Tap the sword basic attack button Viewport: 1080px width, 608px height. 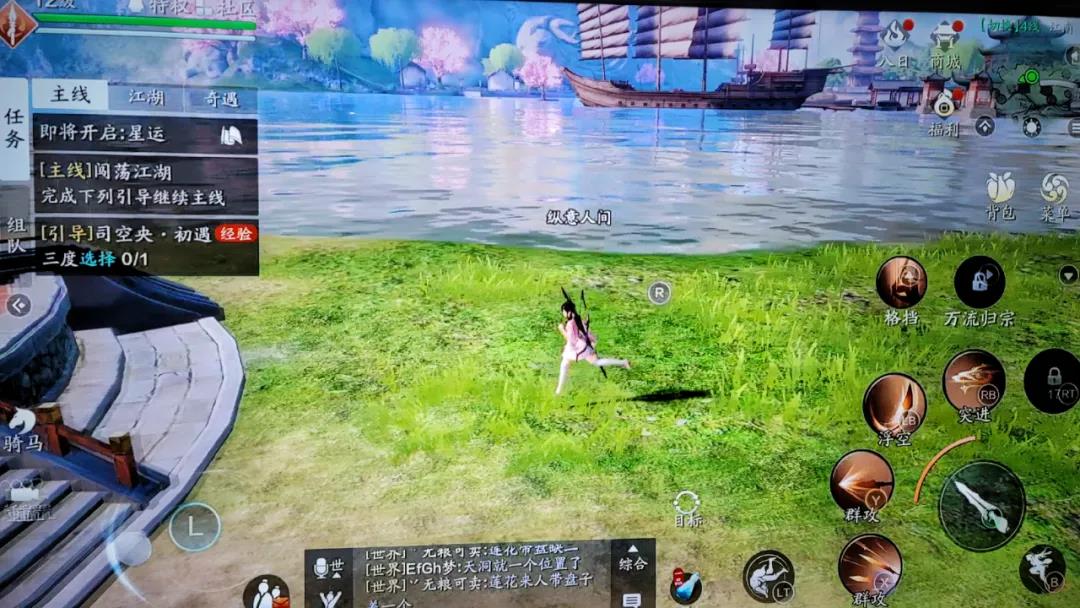click(x=982, y=505)
